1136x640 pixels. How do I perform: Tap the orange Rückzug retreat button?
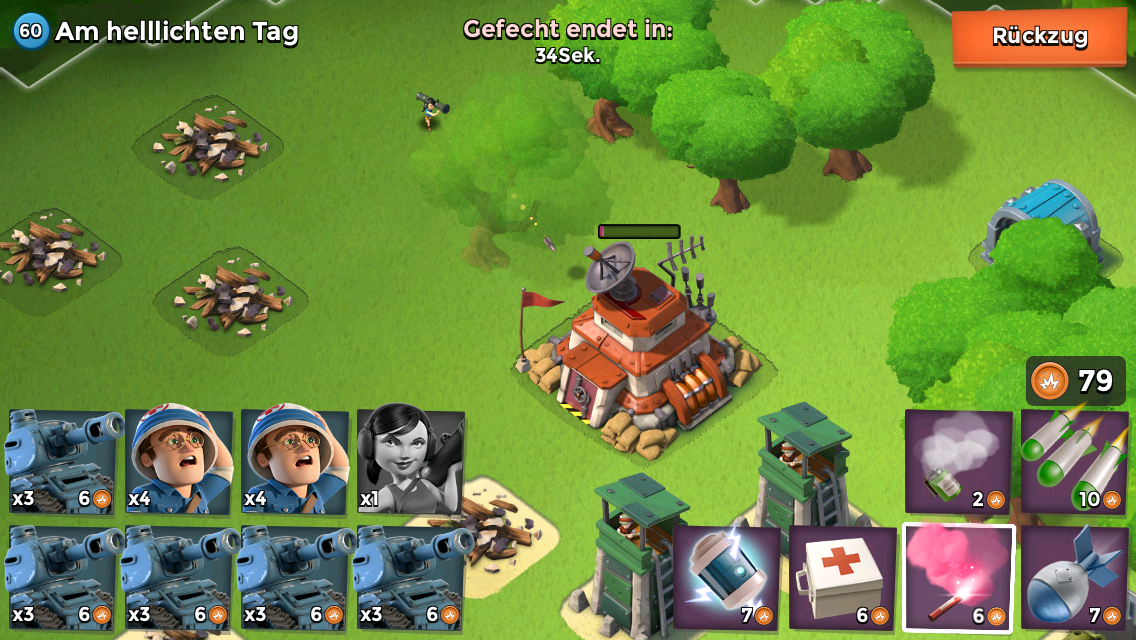pos(1039,37)
